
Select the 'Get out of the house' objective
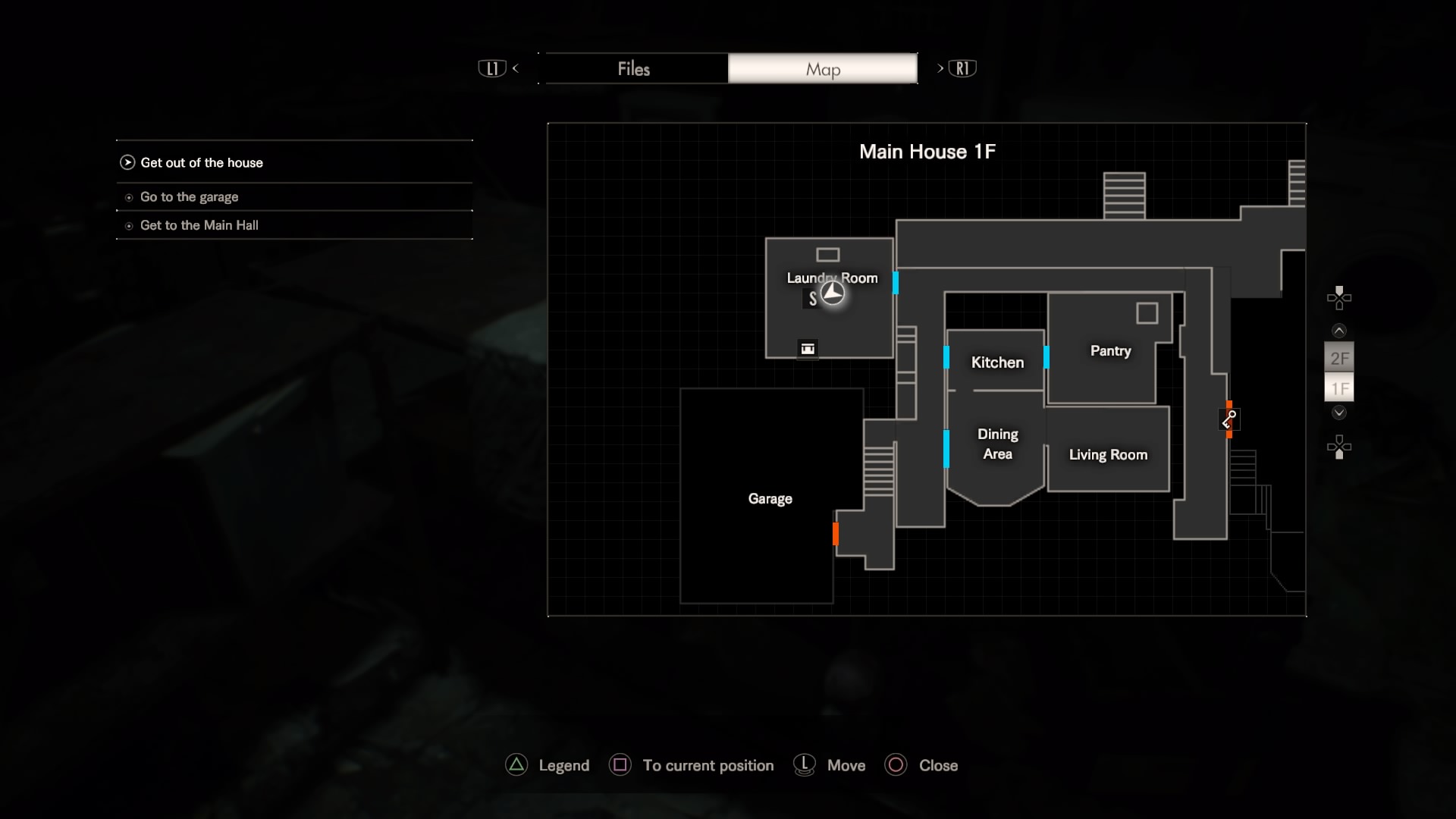pos(202,162)
